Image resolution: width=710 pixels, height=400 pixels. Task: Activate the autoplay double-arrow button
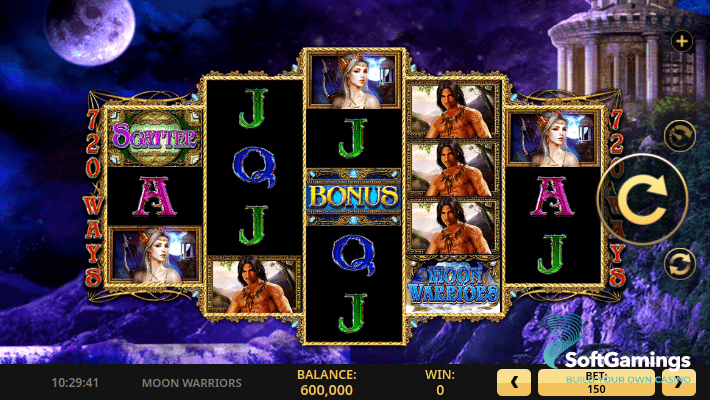680,264
